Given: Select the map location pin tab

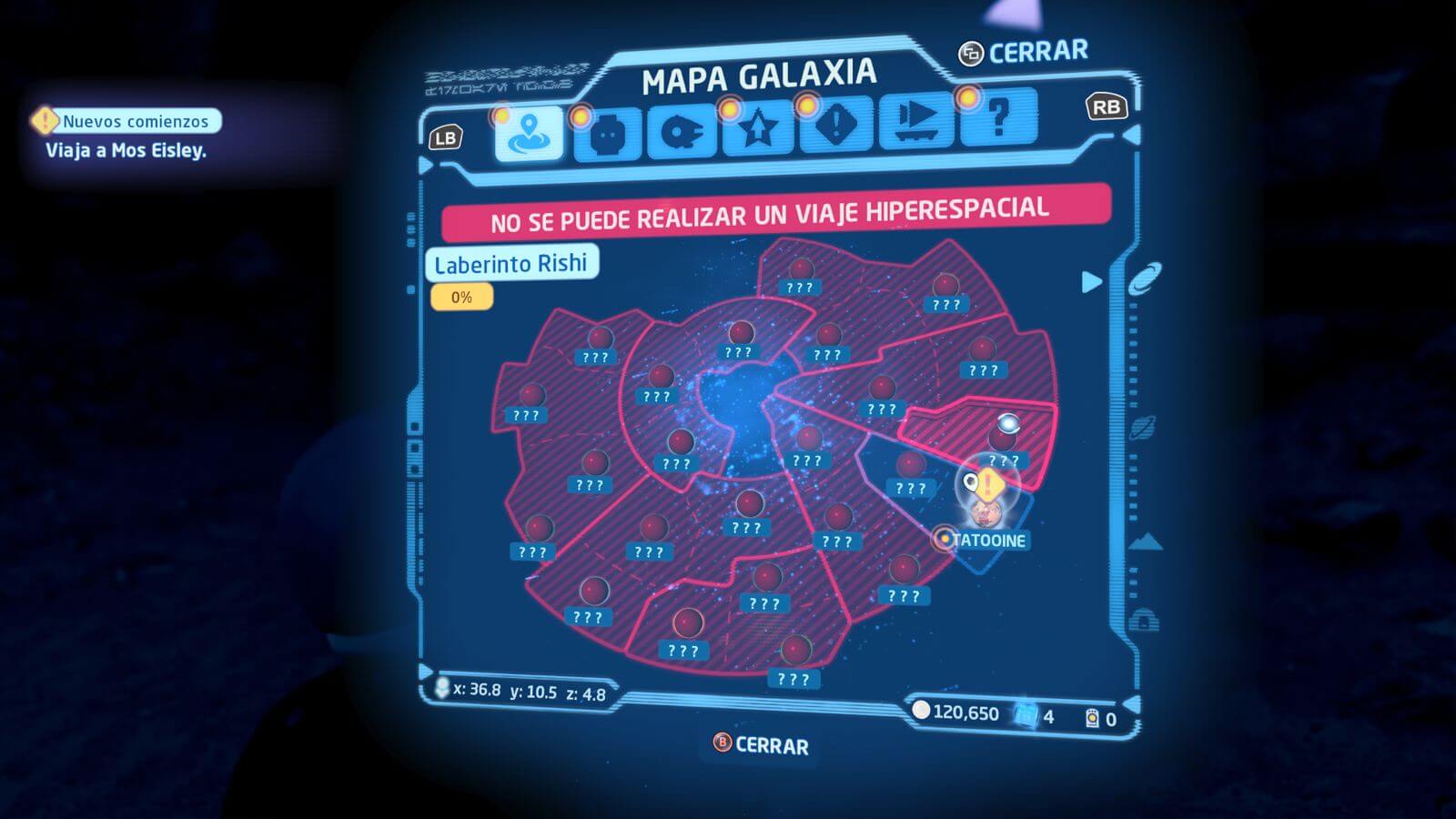Looking at the screenshot, I should 530,135.
